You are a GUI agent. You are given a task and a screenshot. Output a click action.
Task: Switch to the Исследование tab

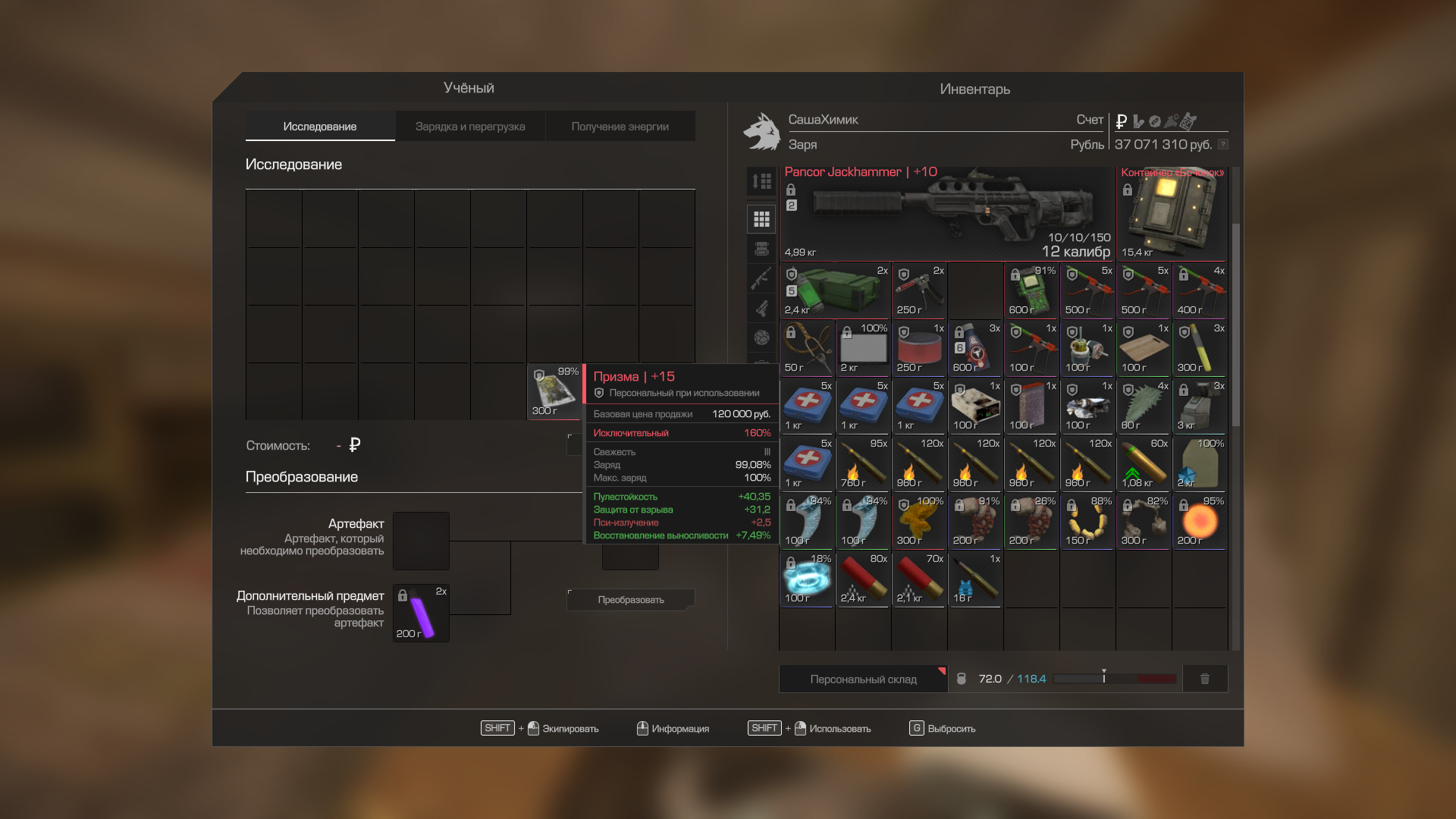319,127
